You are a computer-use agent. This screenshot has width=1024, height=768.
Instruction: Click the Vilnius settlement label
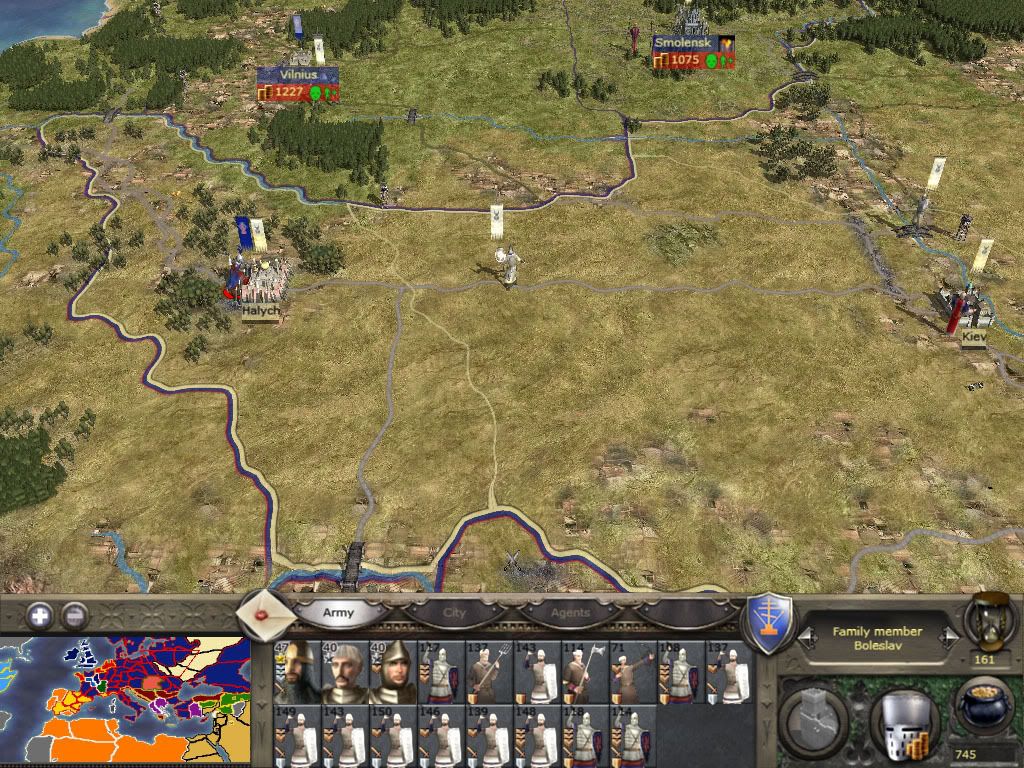pos(297,75)
